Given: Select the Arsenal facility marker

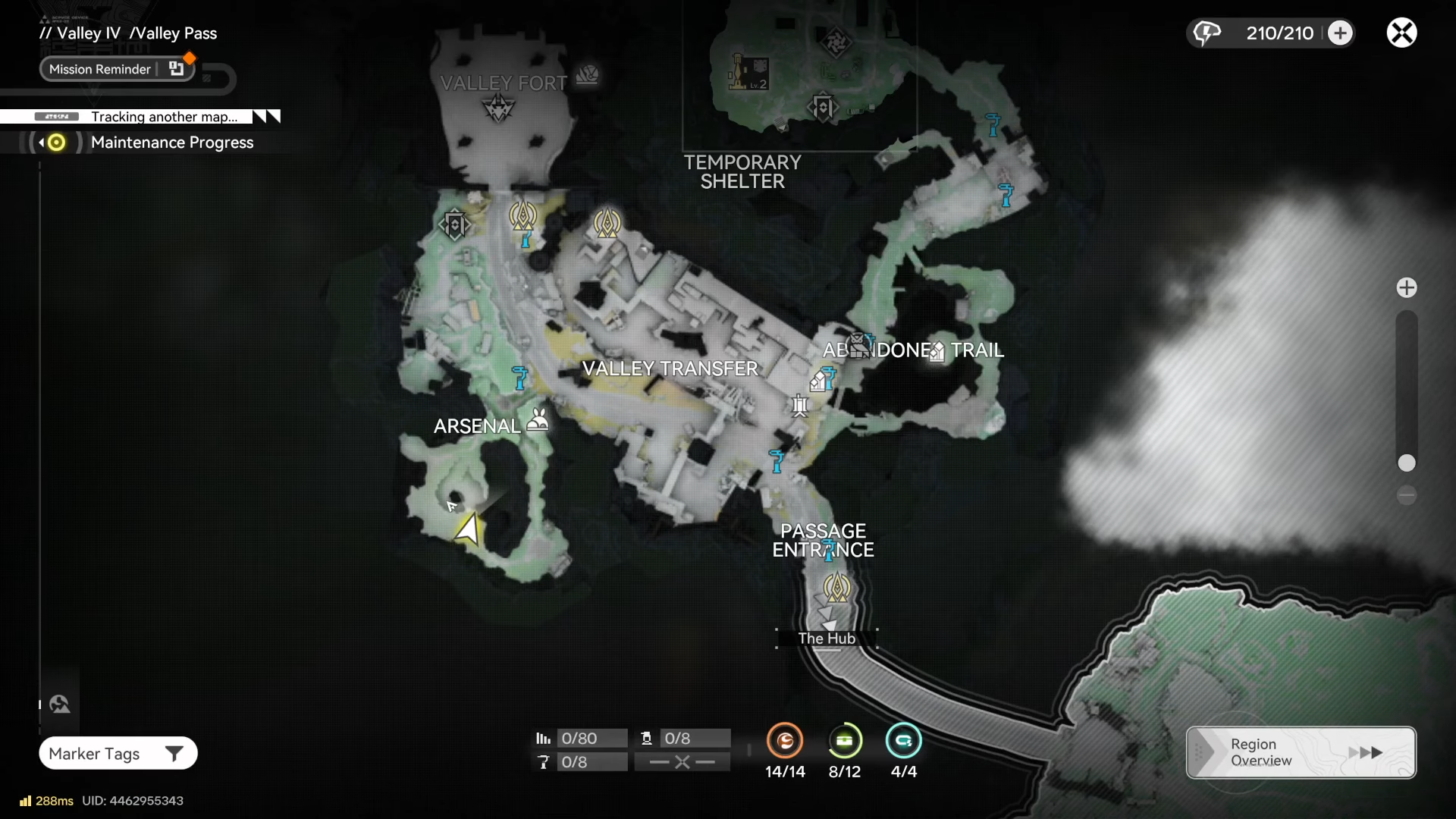Looking at the screenshot, I should click(x=538, y=420).
